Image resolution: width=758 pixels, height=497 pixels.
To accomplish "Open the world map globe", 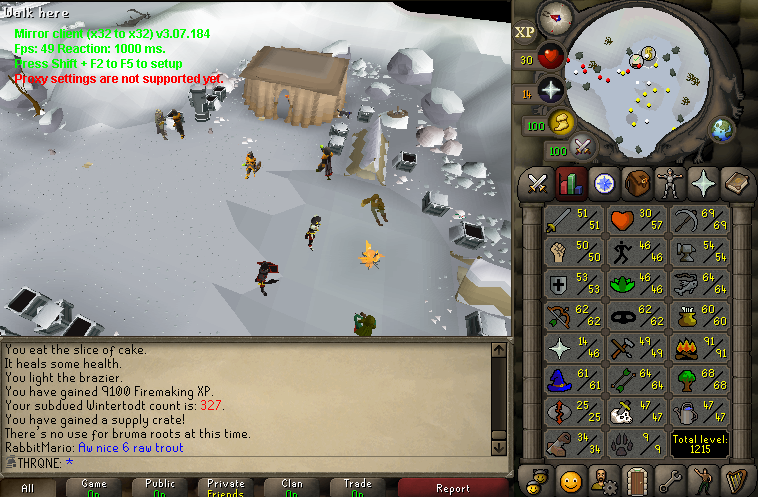I will pyautogui.click(x=722, y=130).
